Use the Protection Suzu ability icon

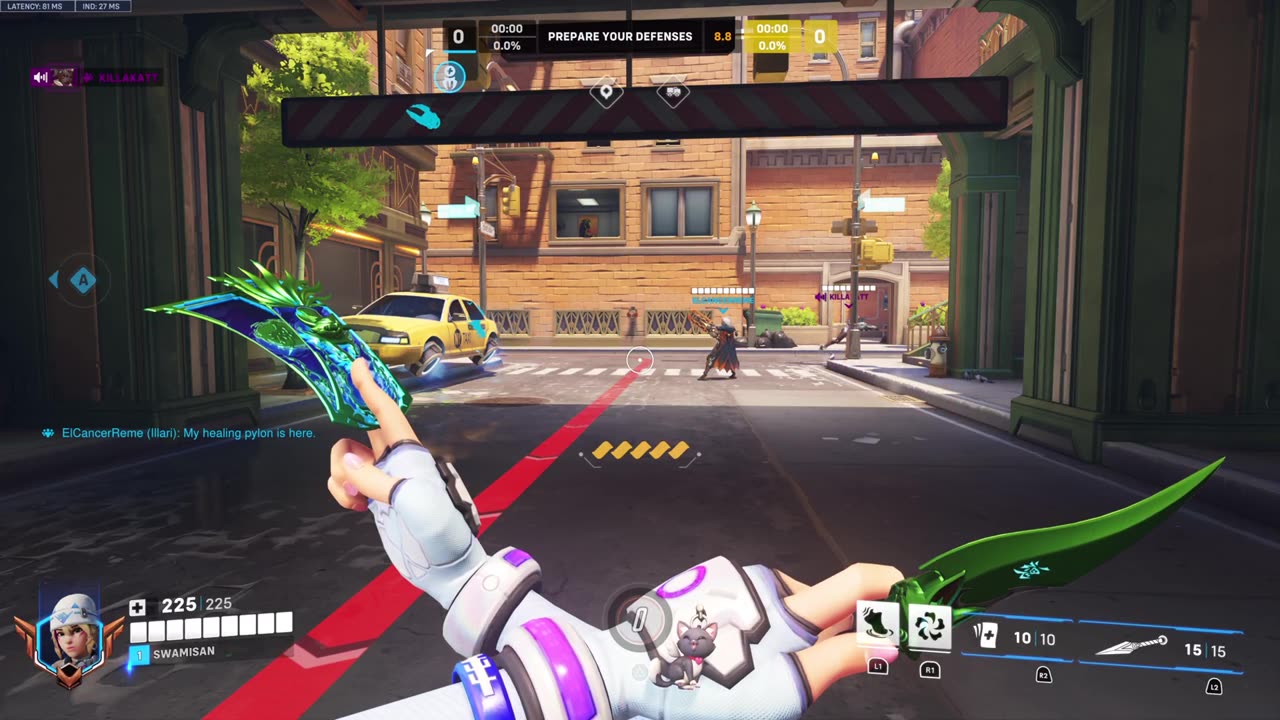(930, 626)
